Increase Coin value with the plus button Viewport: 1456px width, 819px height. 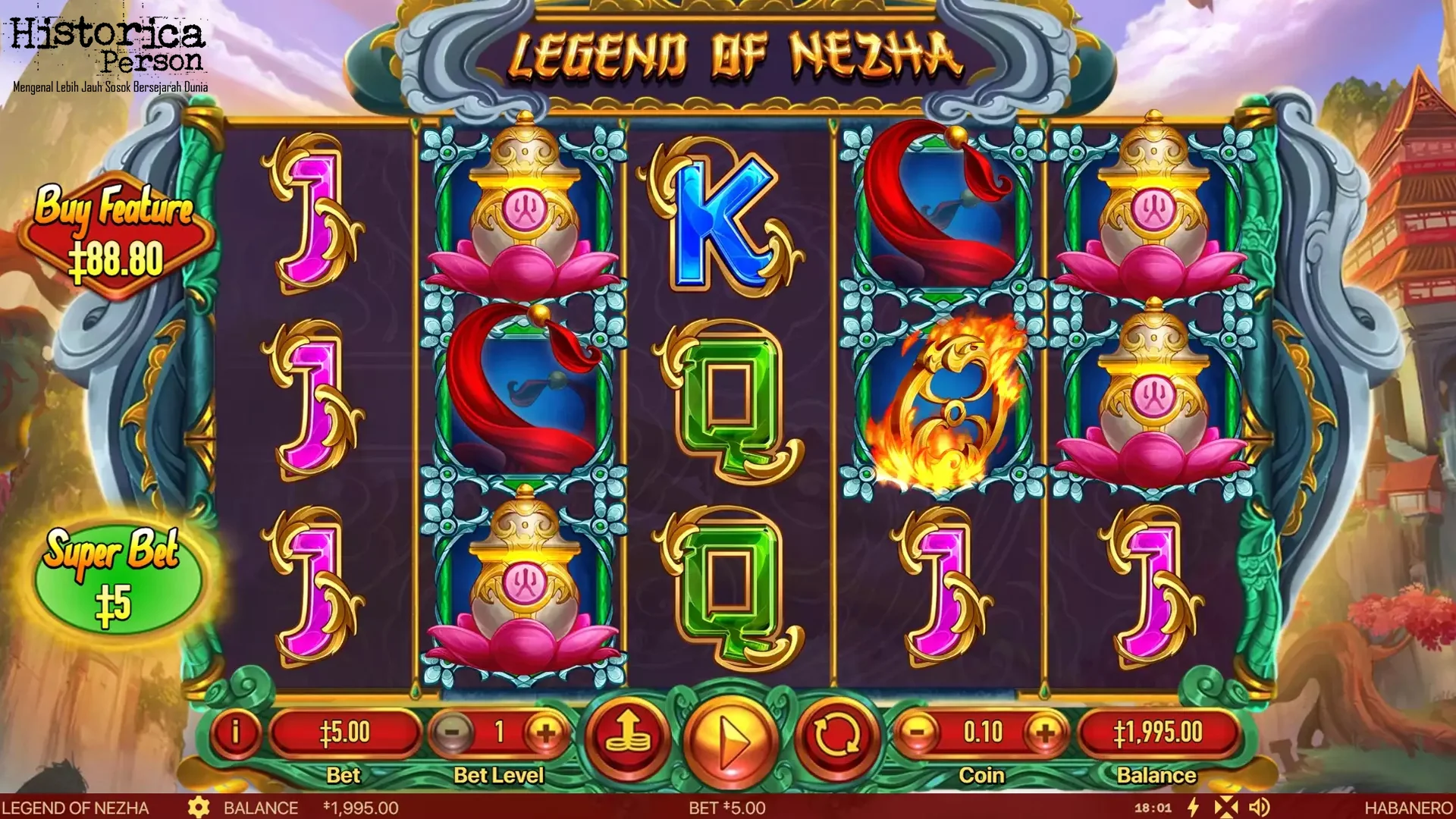(x=1046, y=733)
